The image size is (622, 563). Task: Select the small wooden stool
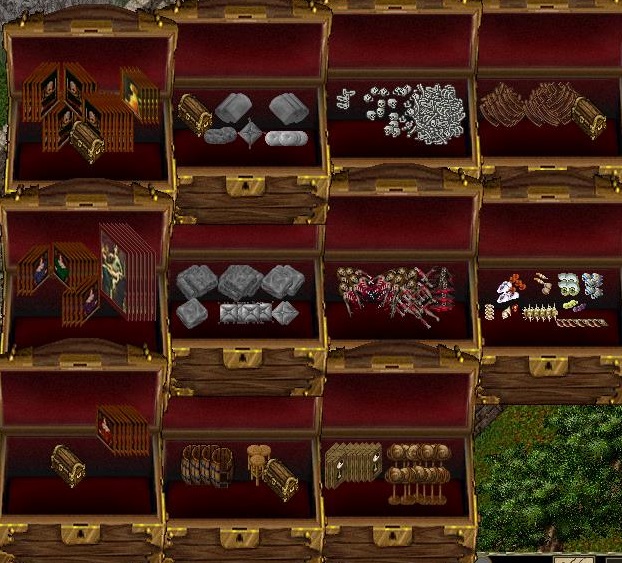(x=255, y=462)
